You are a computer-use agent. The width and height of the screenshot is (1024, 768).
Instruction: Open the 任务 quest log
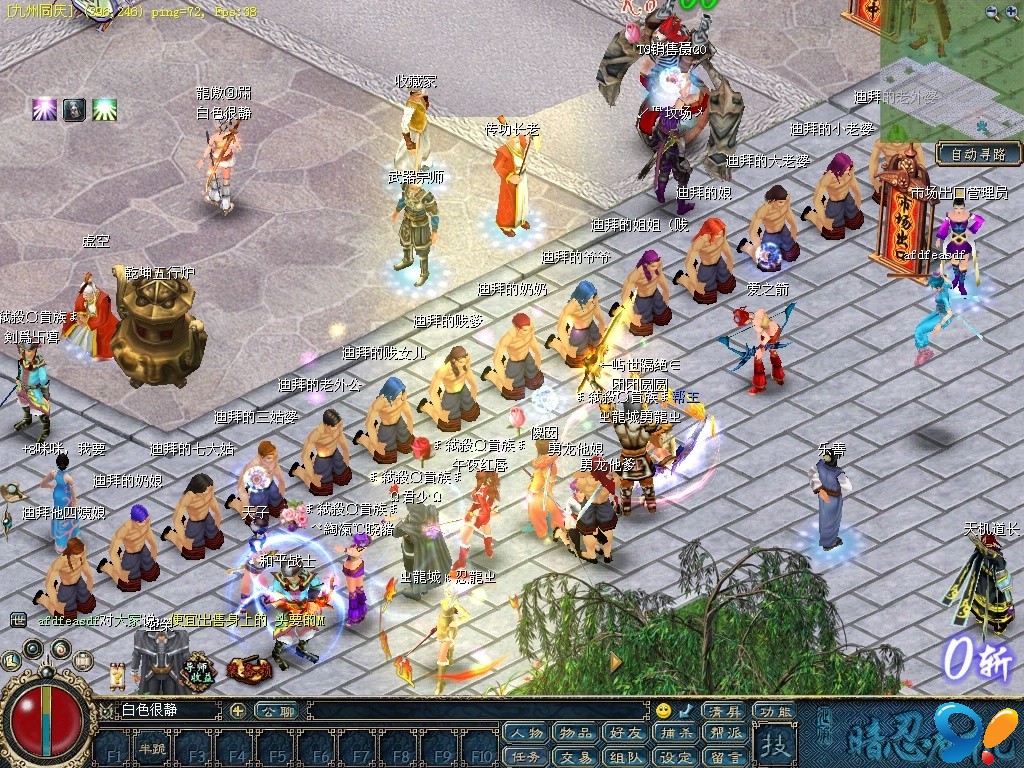click(x=526, y=757)
